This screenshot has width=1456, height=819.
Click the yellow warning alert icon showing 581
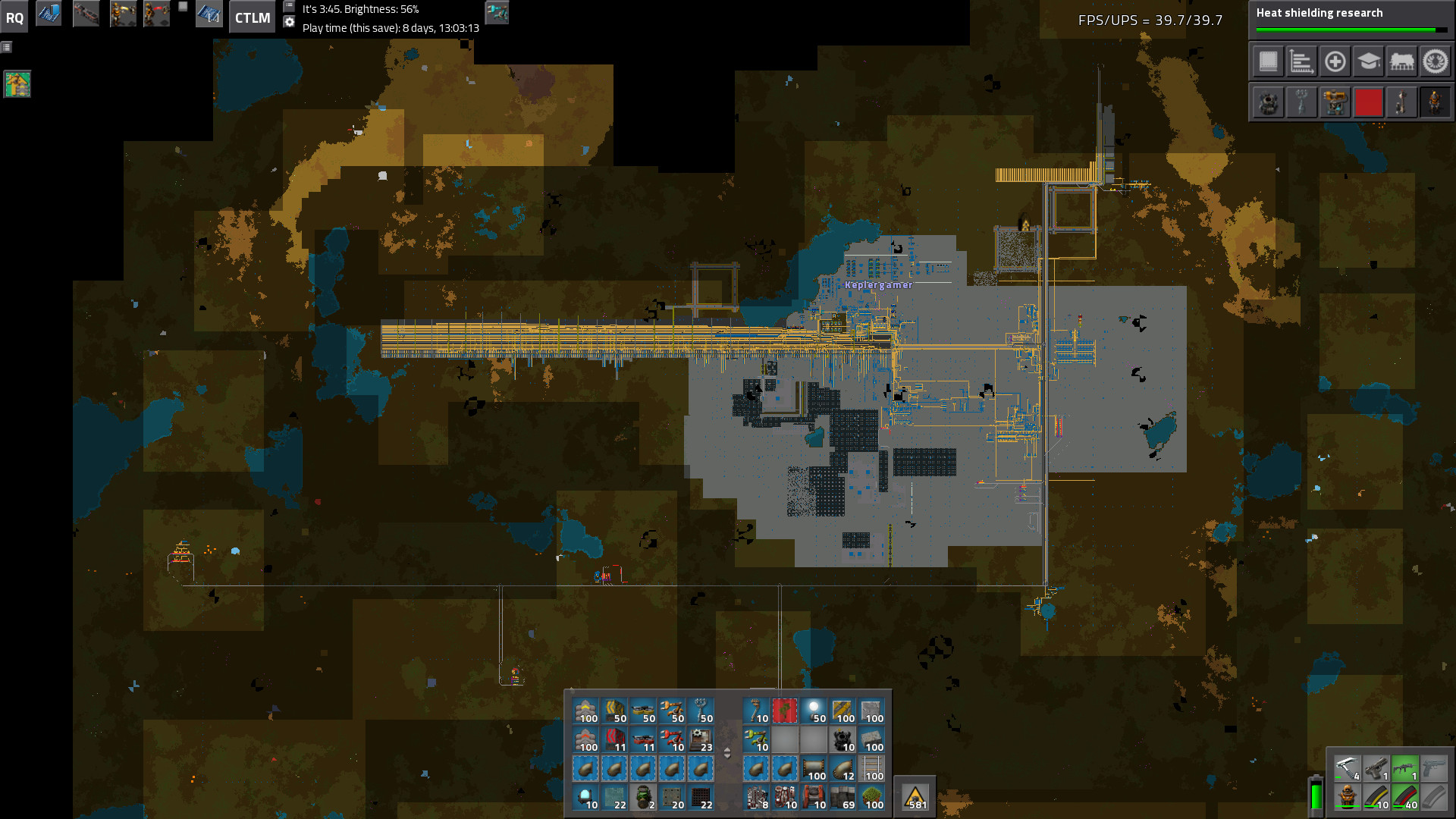(x=915, y=797)
